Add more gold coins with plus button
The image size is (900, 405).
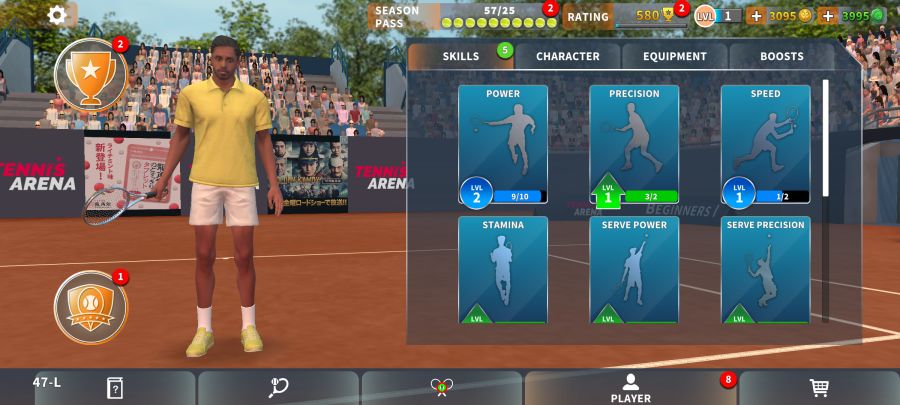point(755,16)
